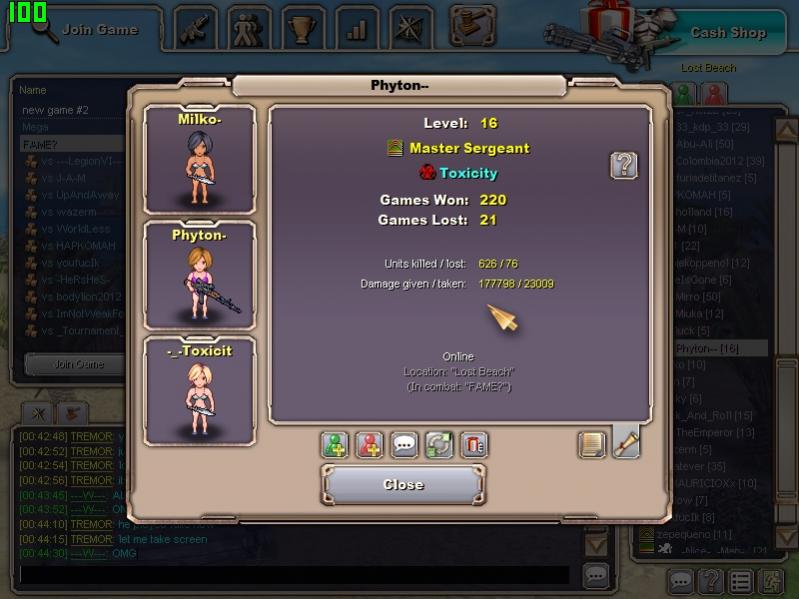Open the trophy tab in top bar
The image size is (799, 599).
304,29
